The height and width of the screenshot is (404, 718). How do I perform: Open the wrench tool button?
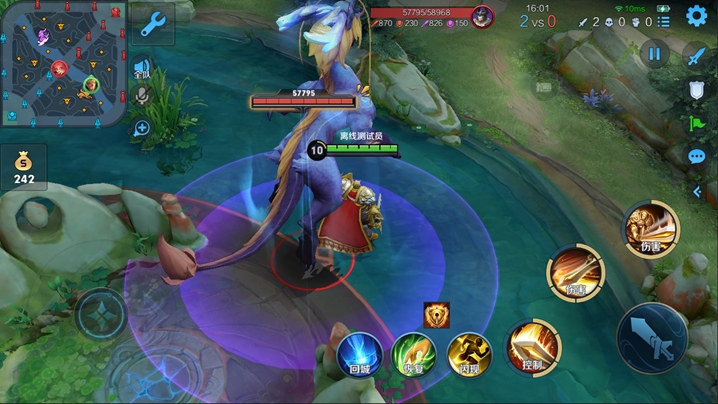(x=153, y=24)
